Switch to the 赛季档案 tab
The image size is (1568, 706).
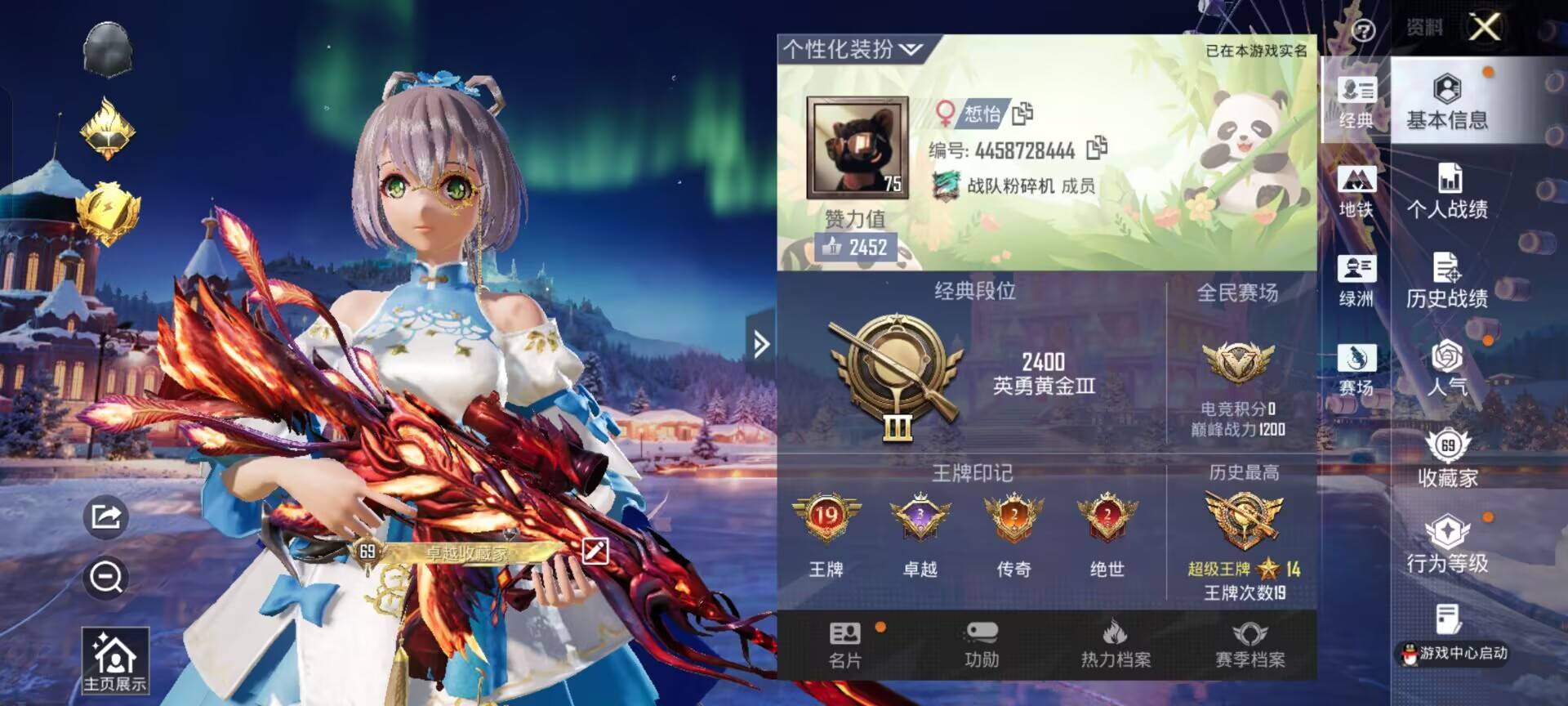1249,645
